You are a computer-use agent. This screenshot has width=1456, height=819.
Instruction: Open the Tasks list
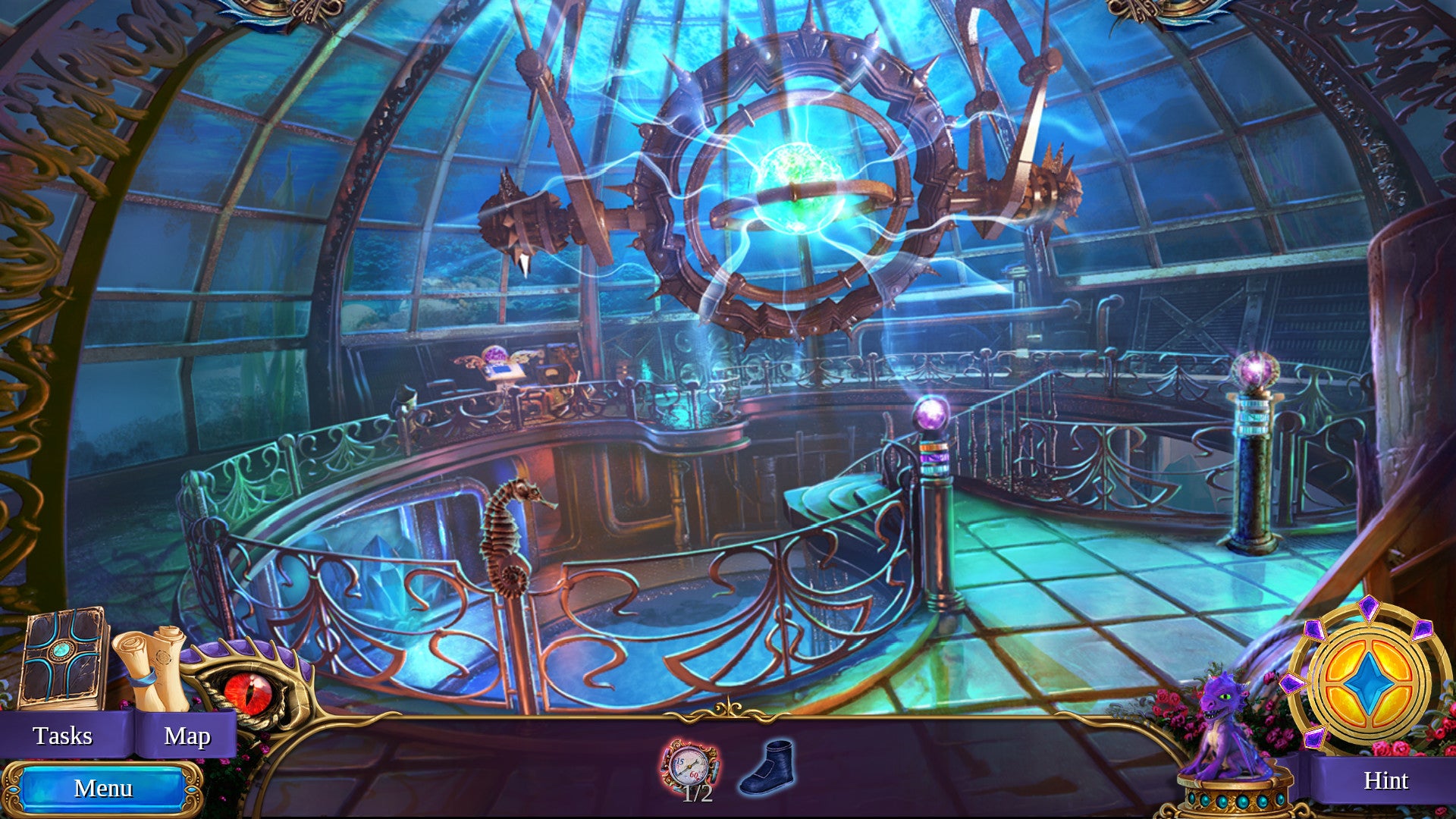click(63, 736)
